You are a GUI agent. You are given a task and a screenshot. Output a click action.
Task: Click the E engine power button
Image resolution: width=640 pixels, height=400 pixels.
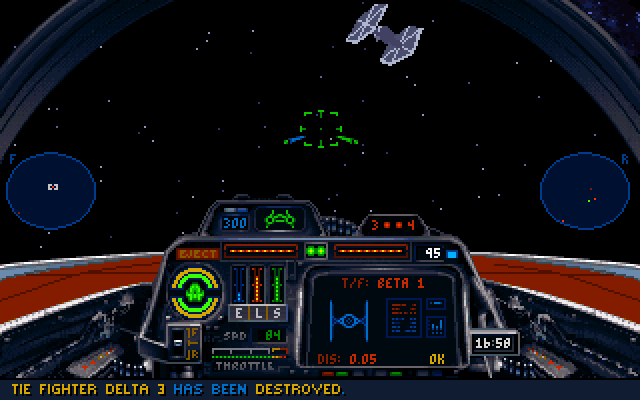[x=239, y=312]
